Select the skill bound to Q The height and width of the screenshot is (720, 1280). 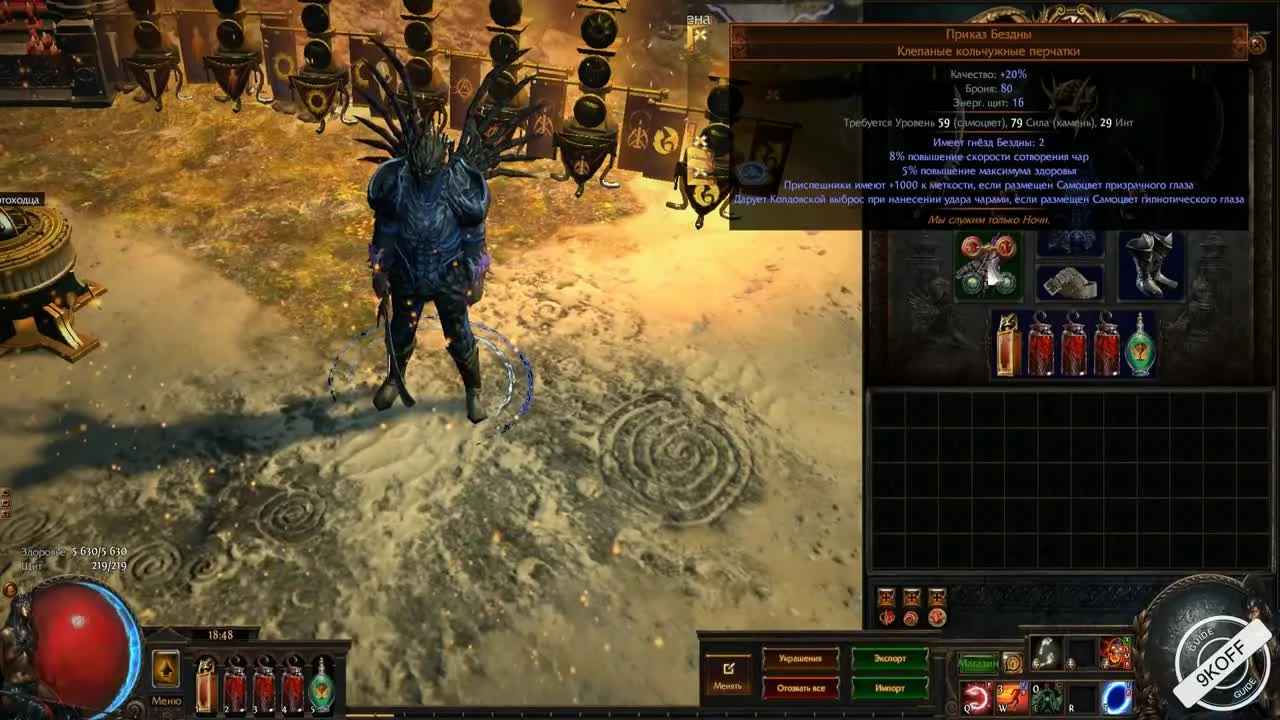pyautogui.click(x=973, y=697)
